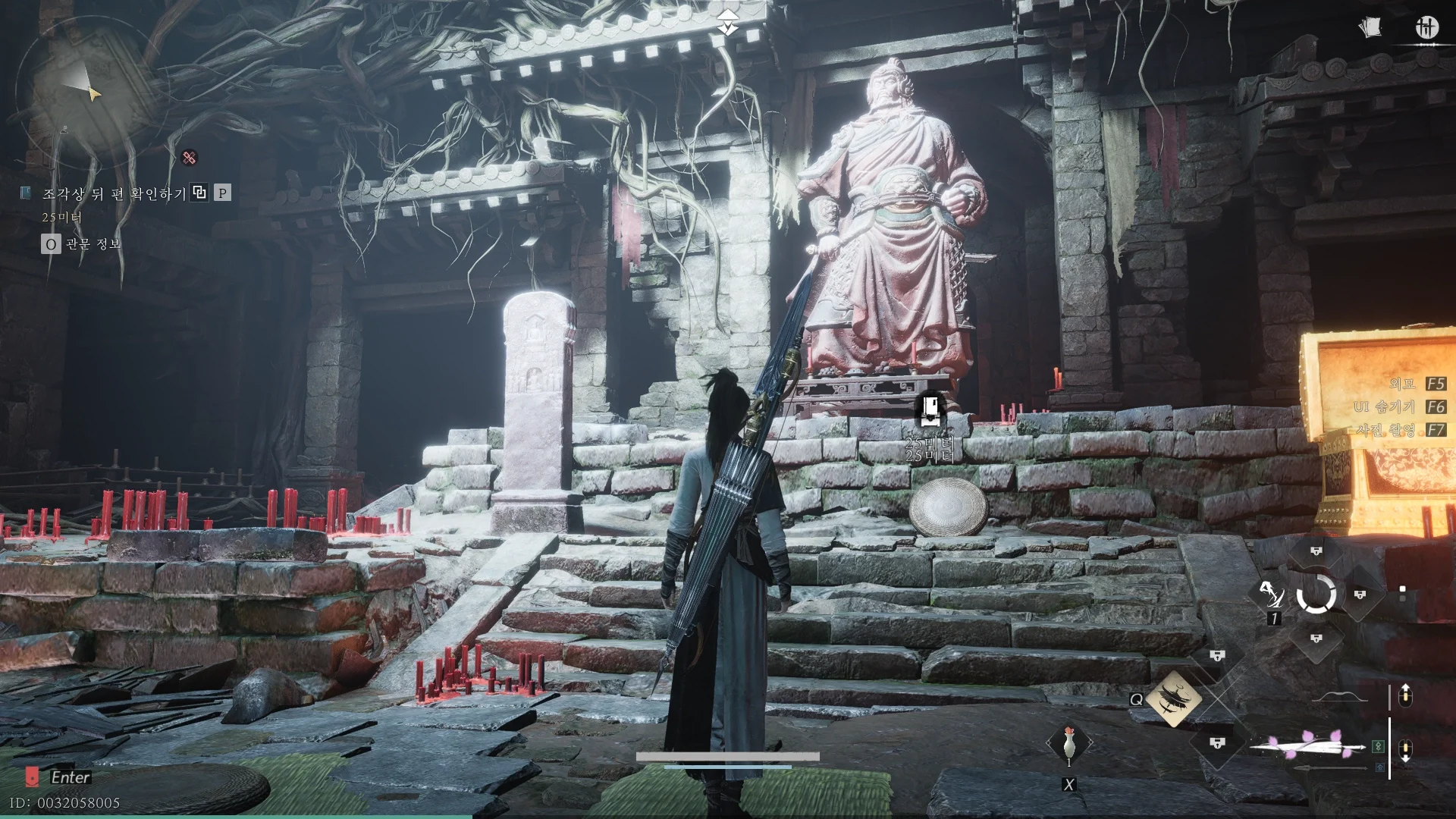Click the compass marker at top center
Screen dimensions: 1456x819
tap(728, 23)
